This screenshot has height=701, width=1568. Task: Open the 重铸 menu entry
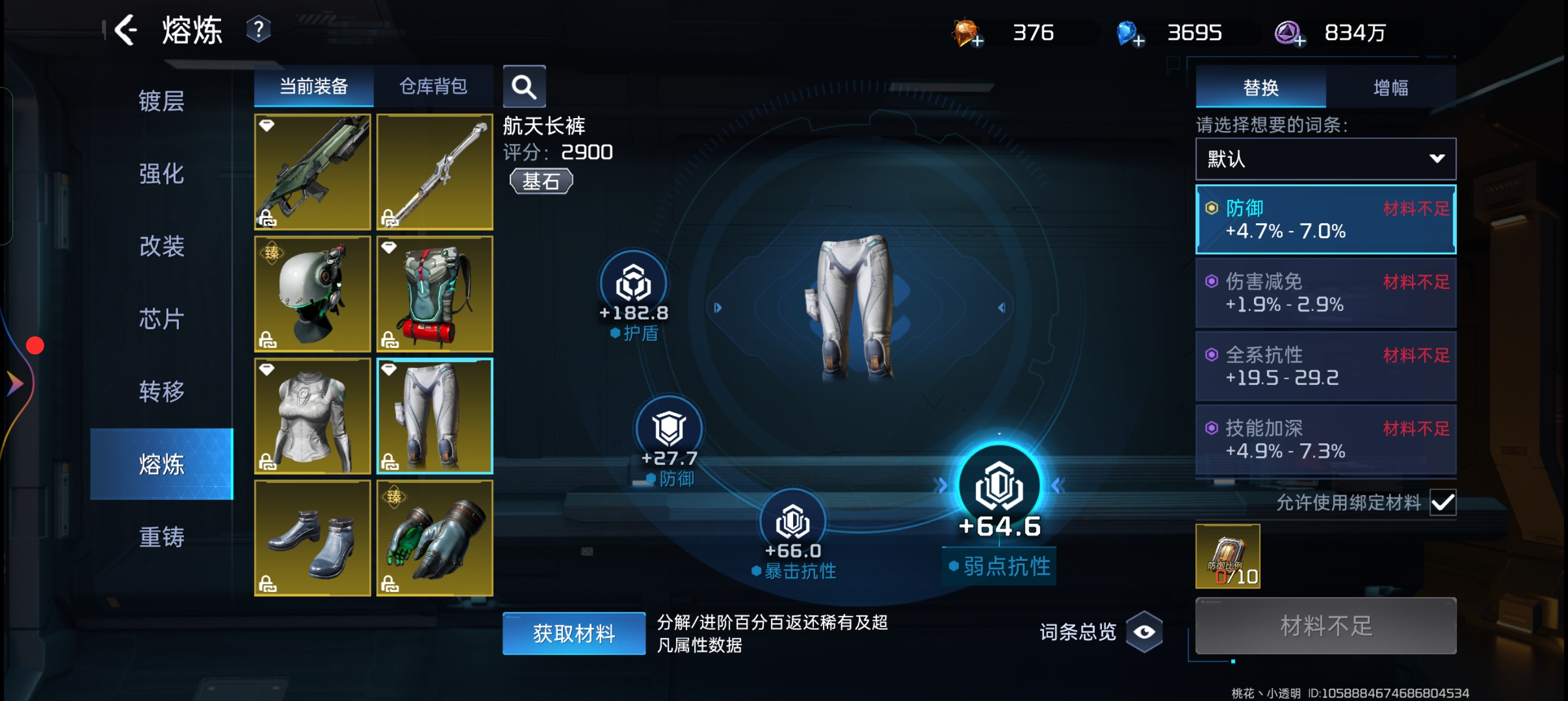(x=161, y=536)
